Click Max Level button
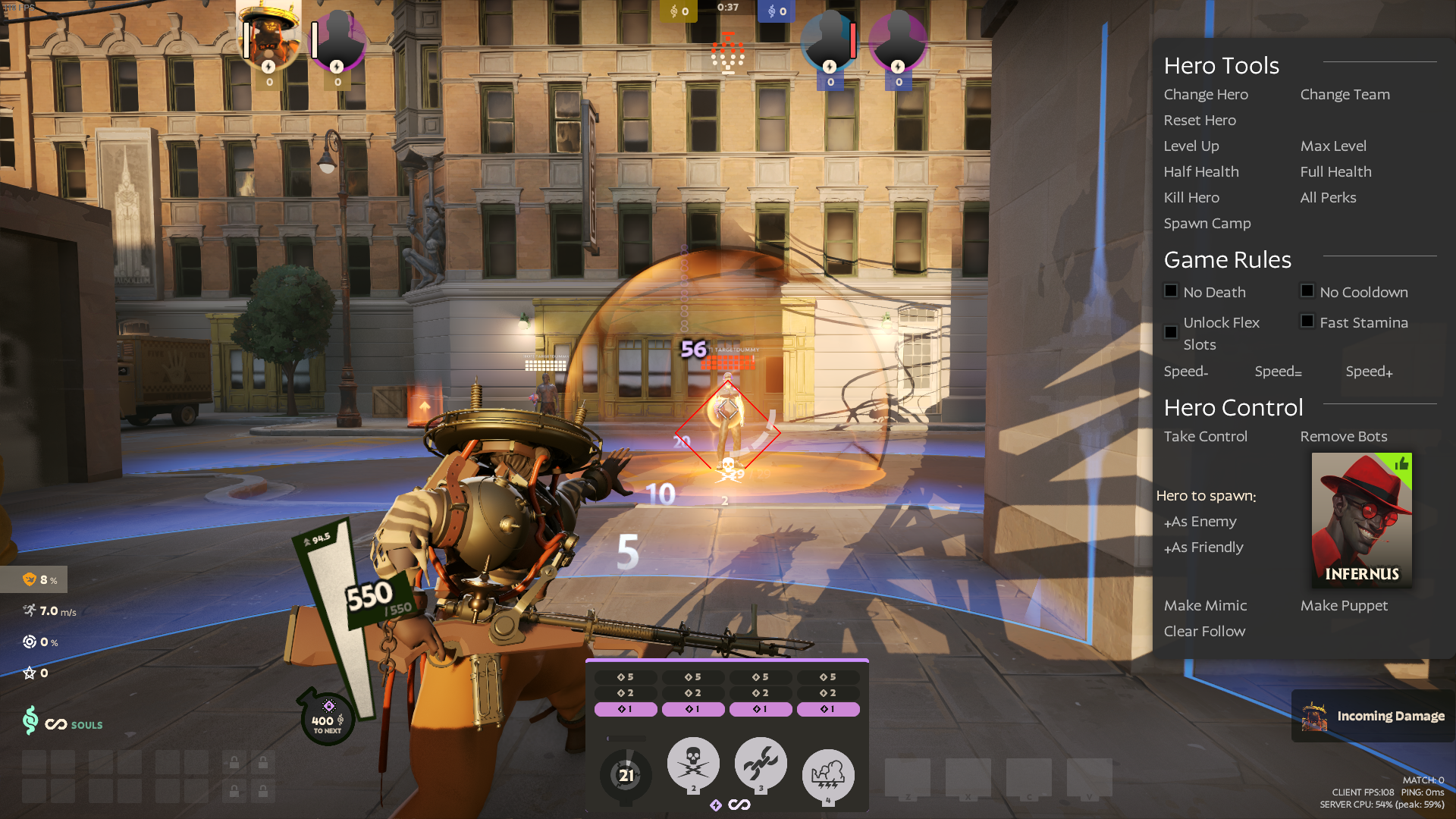Image resolution: width=1456 pixels, height=819 pixels. 1333,146
